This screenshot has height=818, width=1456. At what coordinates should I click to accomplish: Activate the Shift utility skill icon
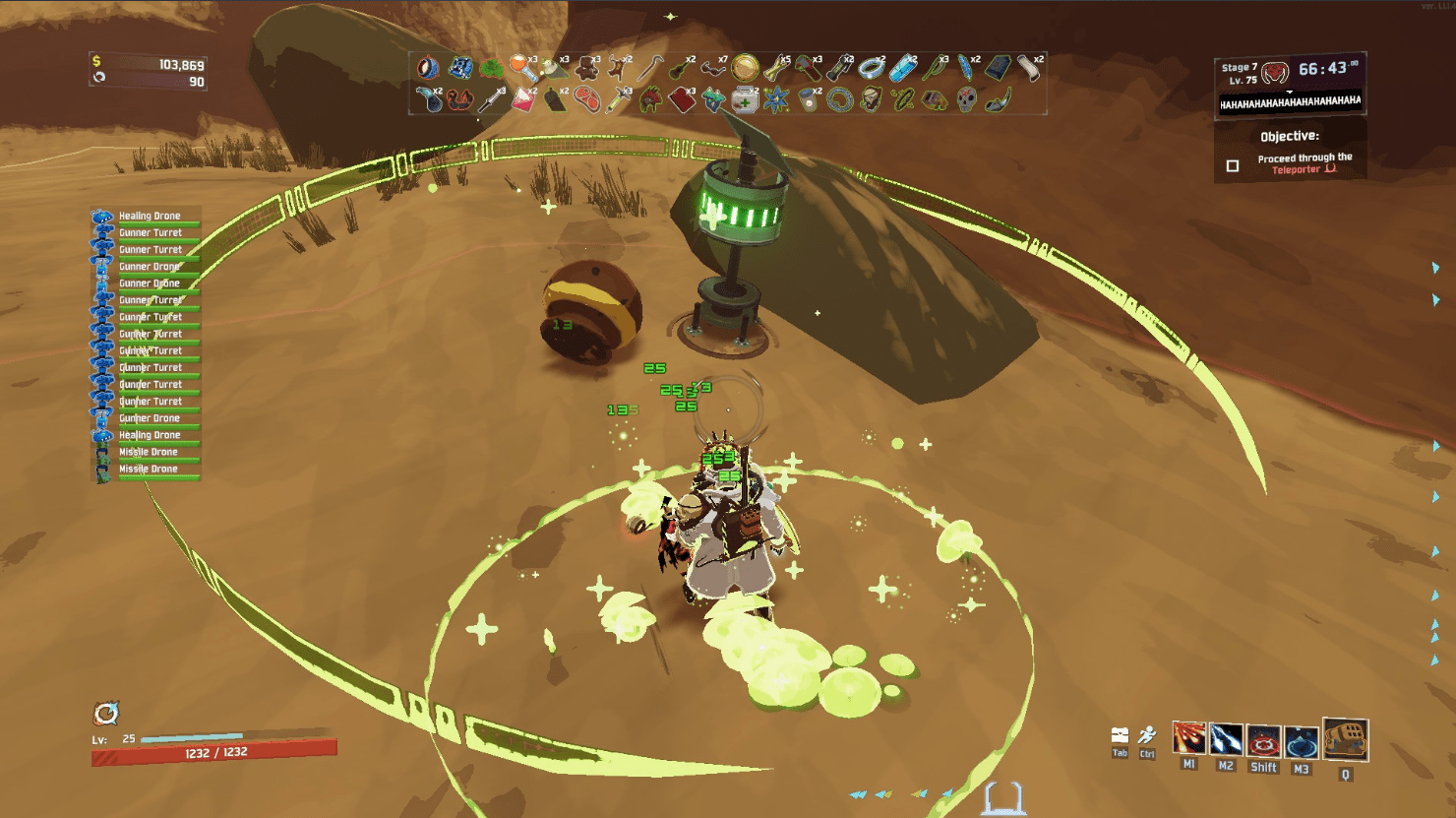click(x=1262, y=739)
